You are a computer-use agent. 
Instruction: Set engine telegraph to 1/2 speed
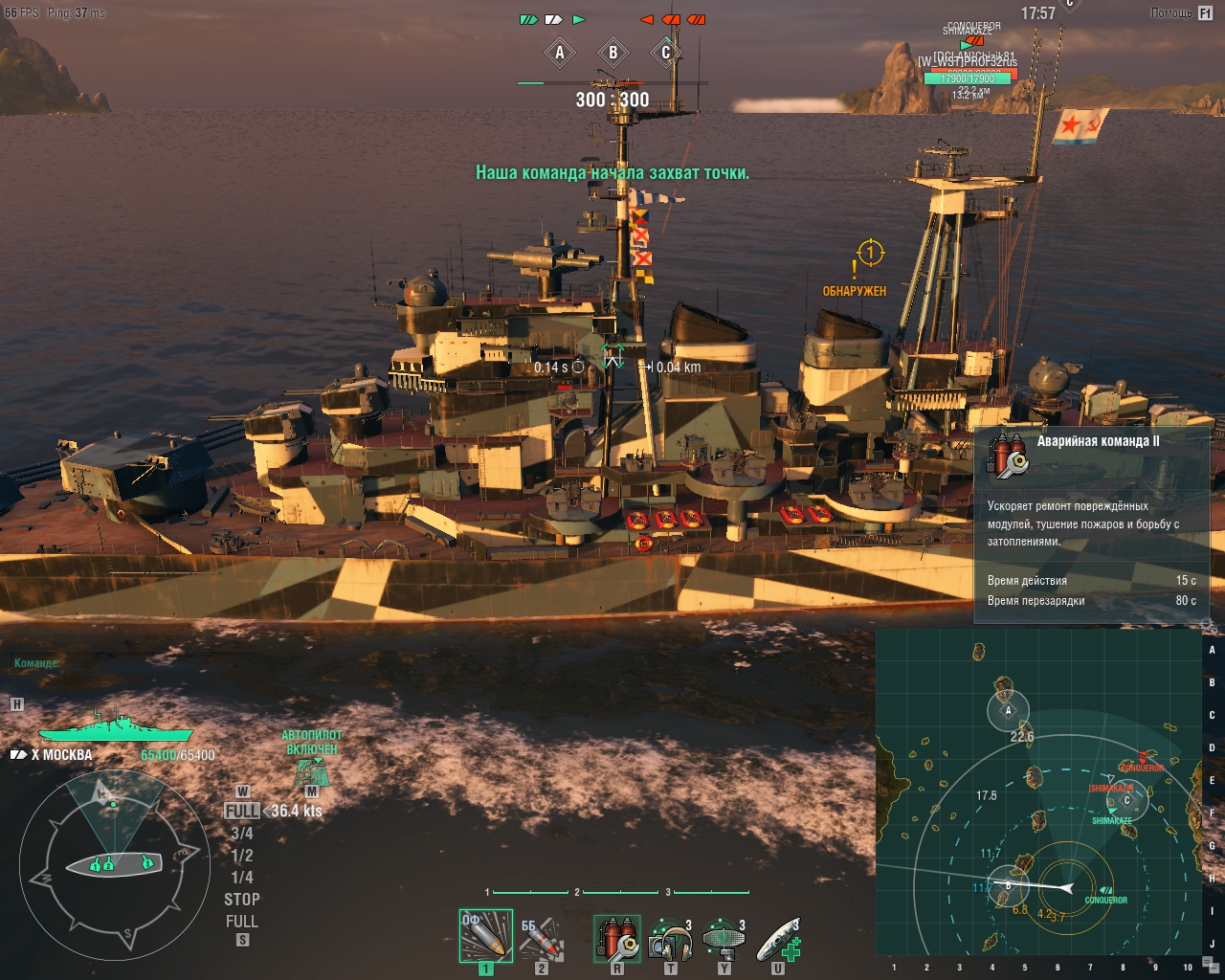242,856
